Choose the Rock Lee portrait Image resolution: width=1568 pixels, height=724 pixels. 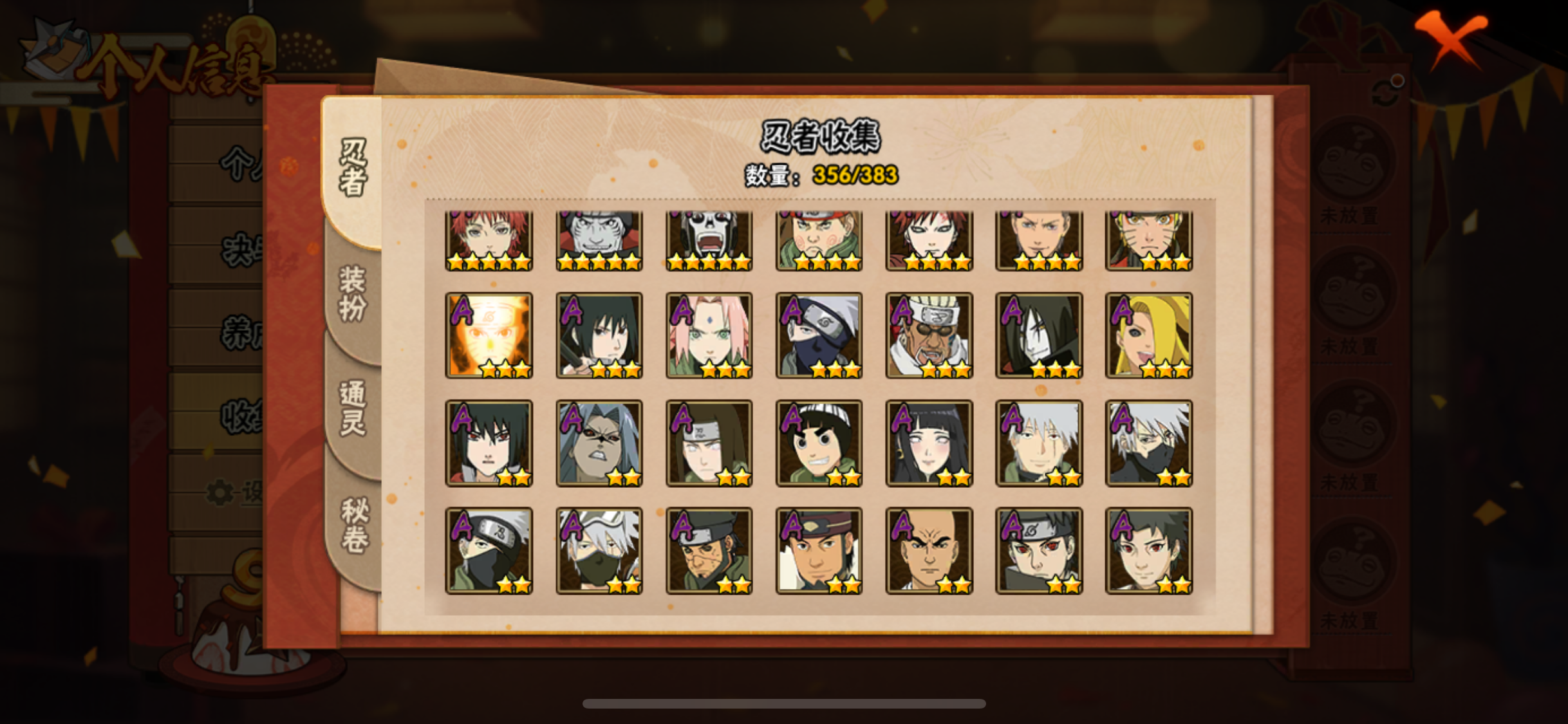819,443
